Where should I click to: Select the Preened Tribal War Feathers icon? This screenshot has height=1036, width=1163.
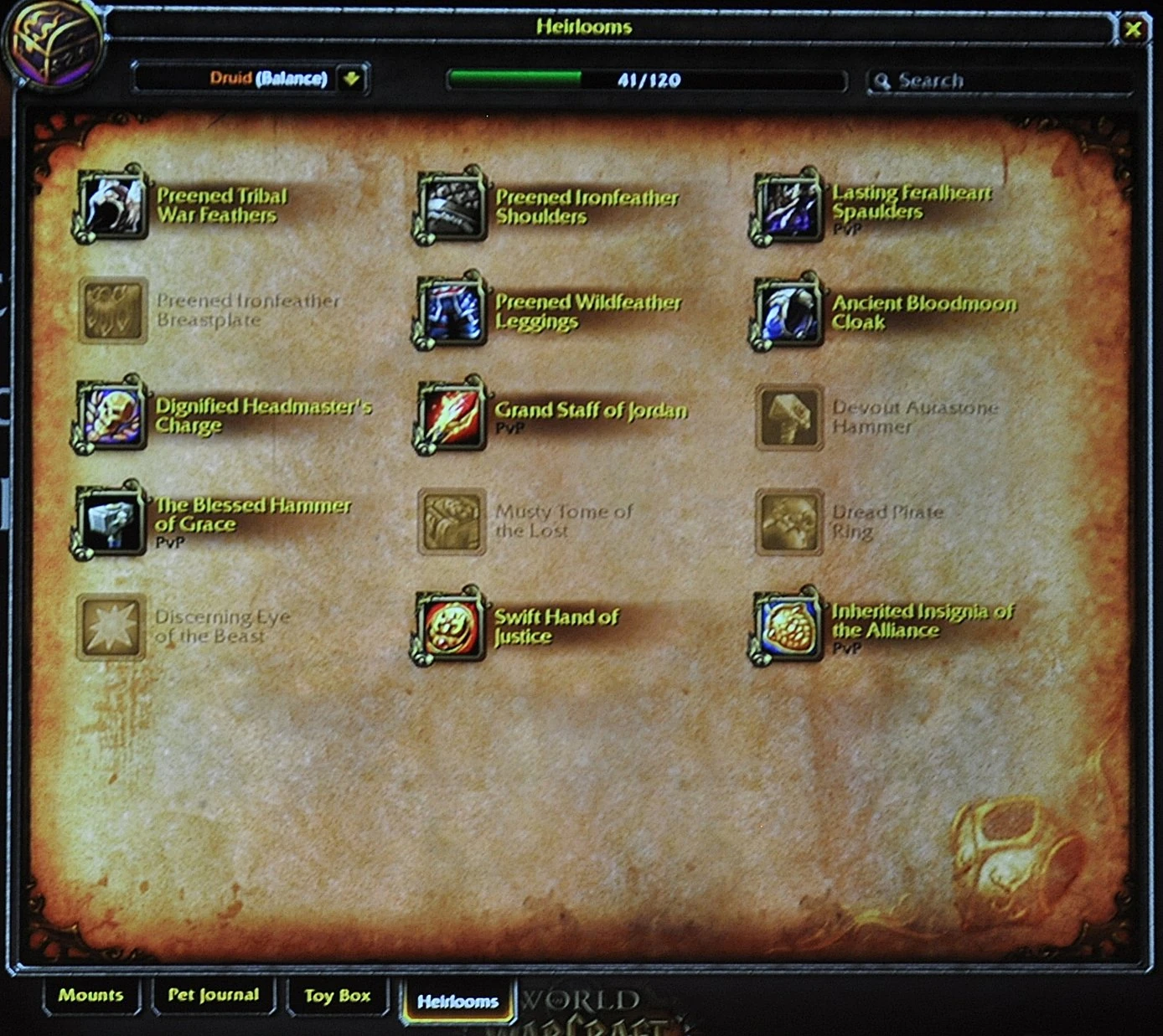point(113,205)
